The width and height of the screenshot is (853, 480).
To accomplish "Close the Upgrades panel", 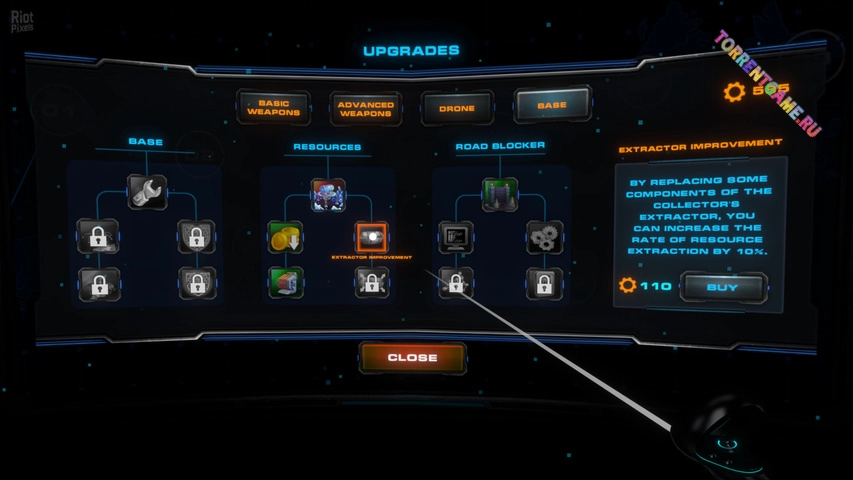I will coord(413,357).
